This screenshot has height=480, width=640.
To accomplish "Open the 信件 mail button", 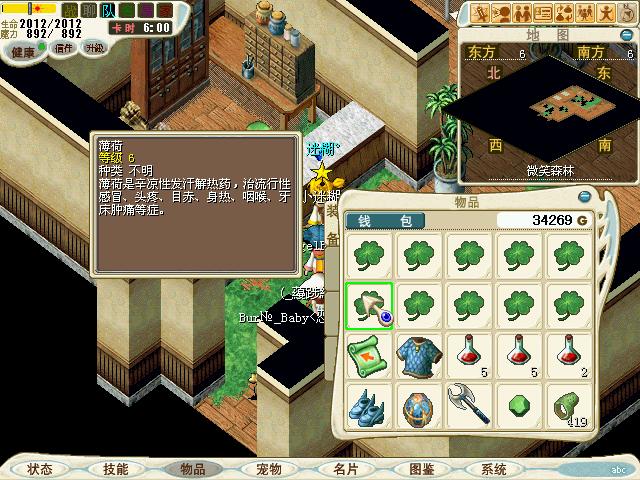I will 62,48.
